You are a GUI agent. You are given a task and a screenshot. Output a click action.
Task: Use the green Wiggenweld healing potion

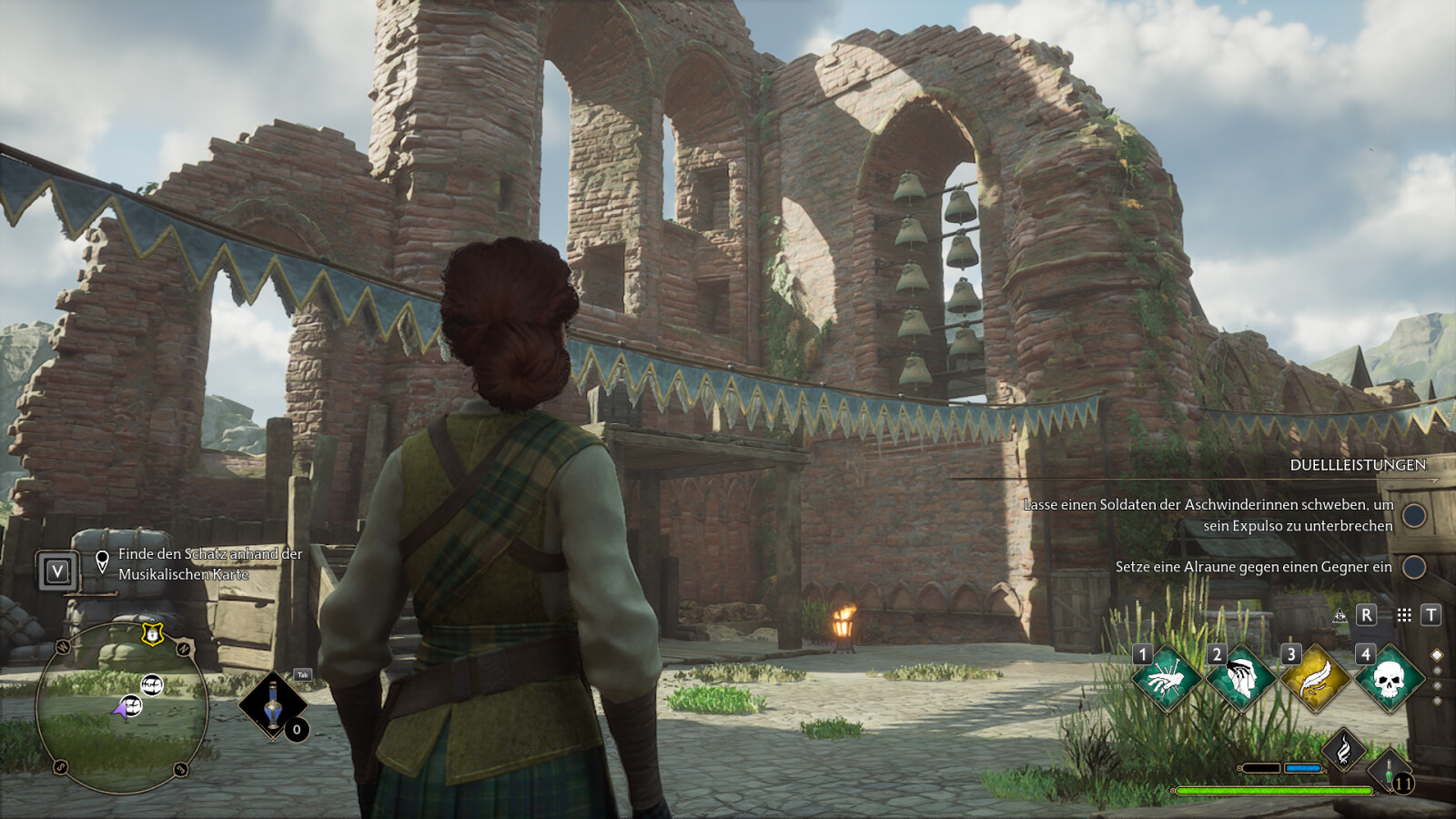coord(1390,772)
